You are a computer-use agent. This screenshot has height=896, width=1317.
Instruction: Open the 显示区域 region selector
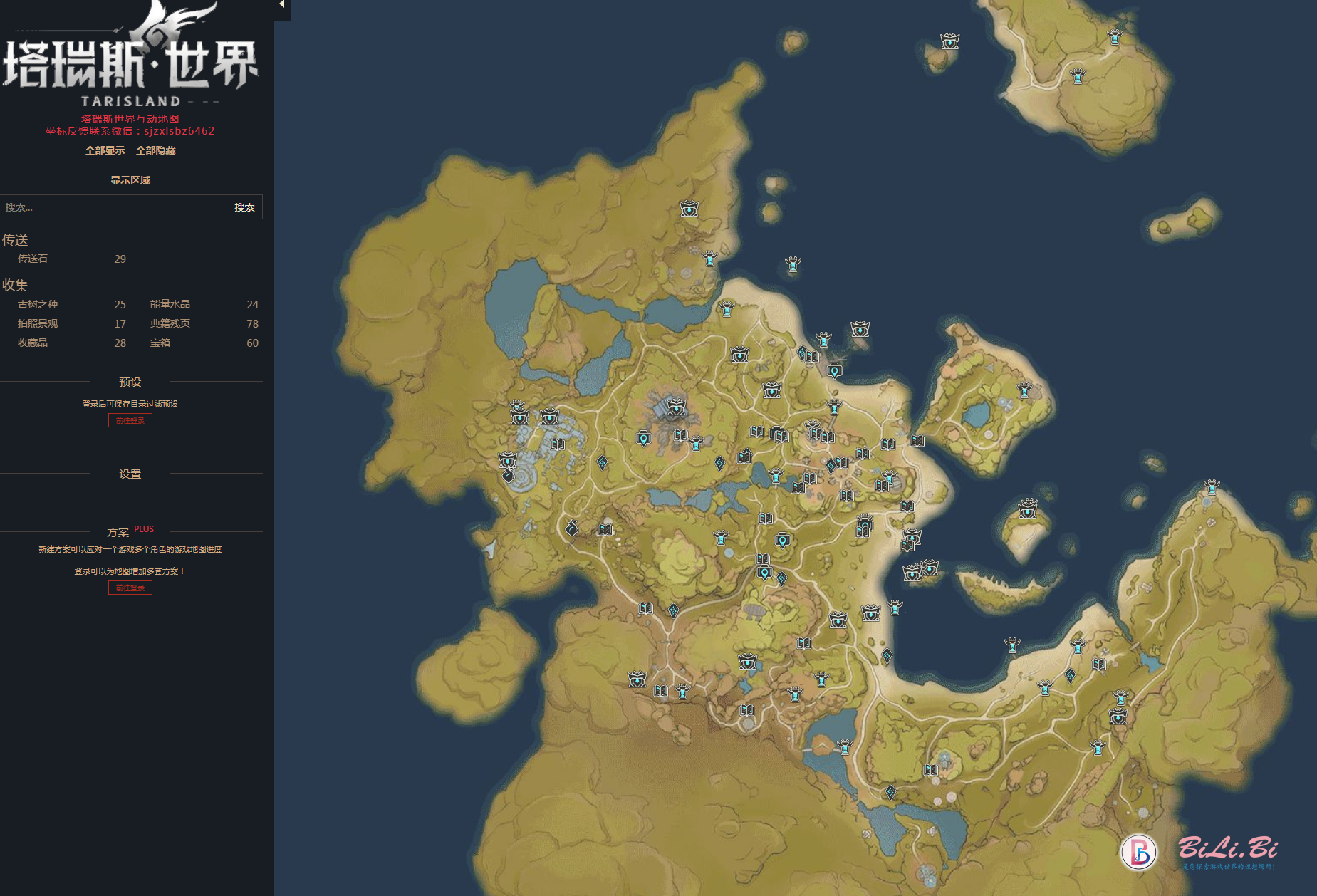click(x=130, y=180)
